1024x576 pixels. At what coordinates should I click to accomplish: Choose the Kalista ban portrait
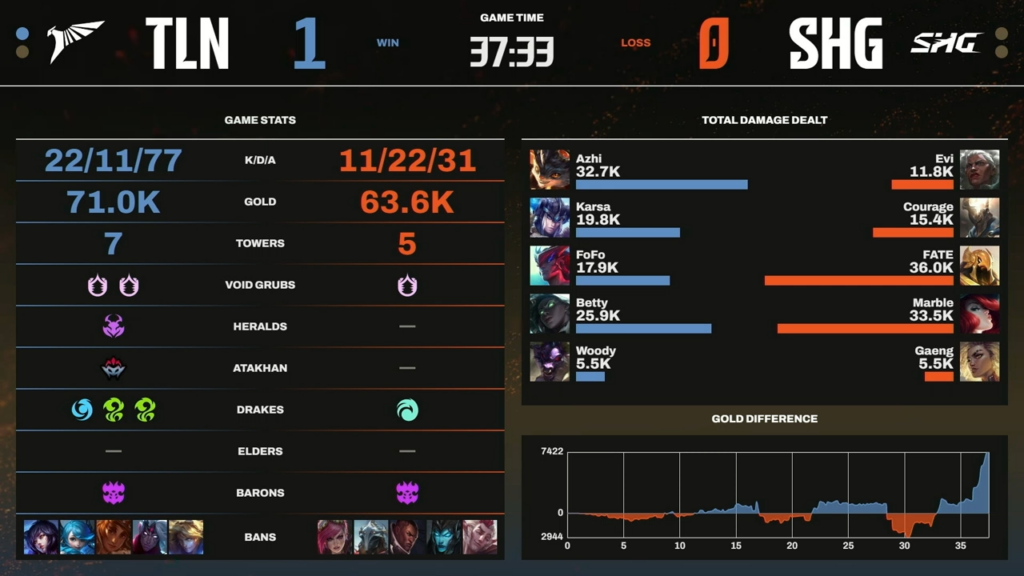coord(443,537)
